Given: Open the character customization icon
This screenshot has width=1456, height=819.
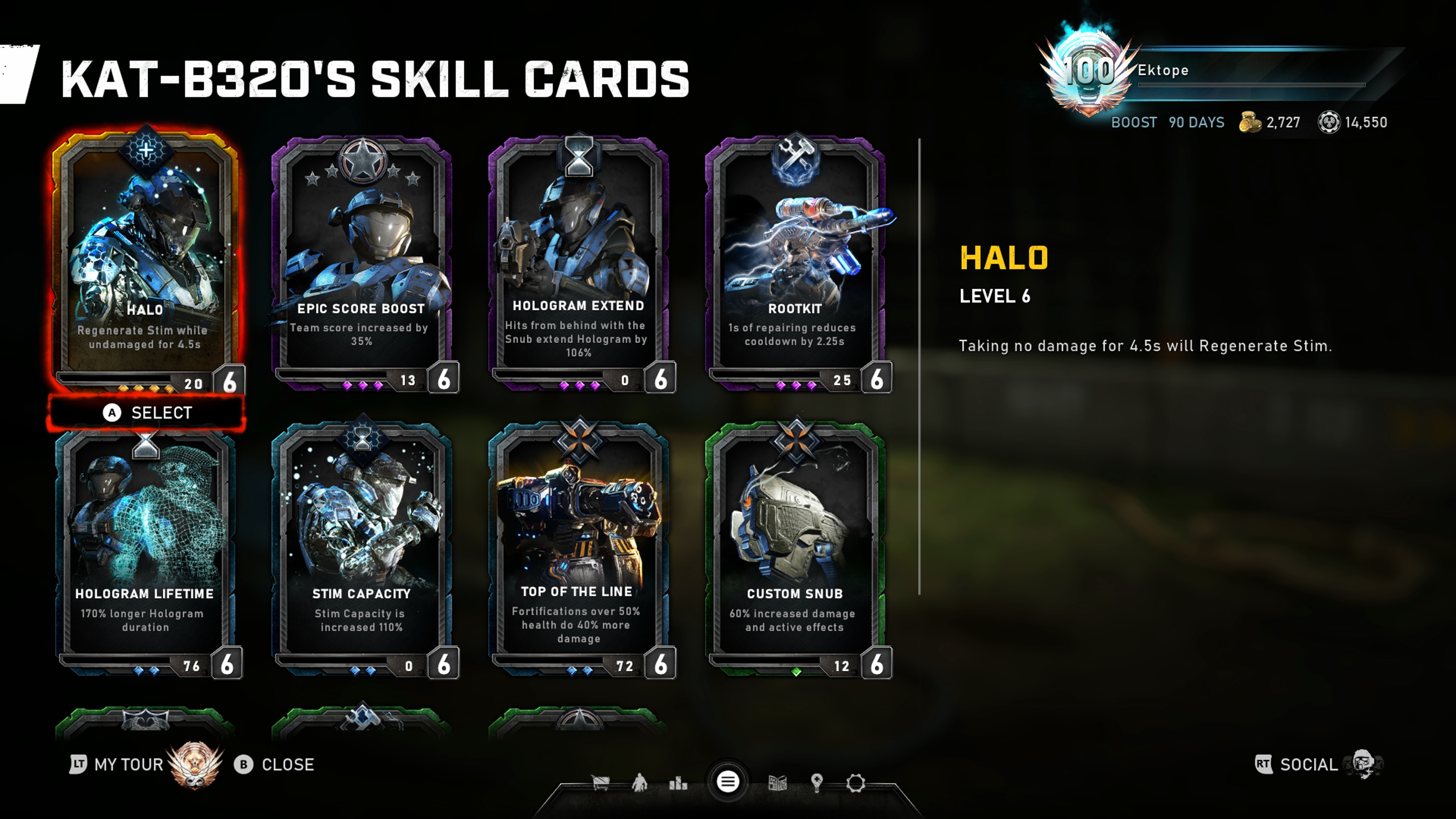Looking at the screenshot, I should pyautogui.click(x=639, y=783).
